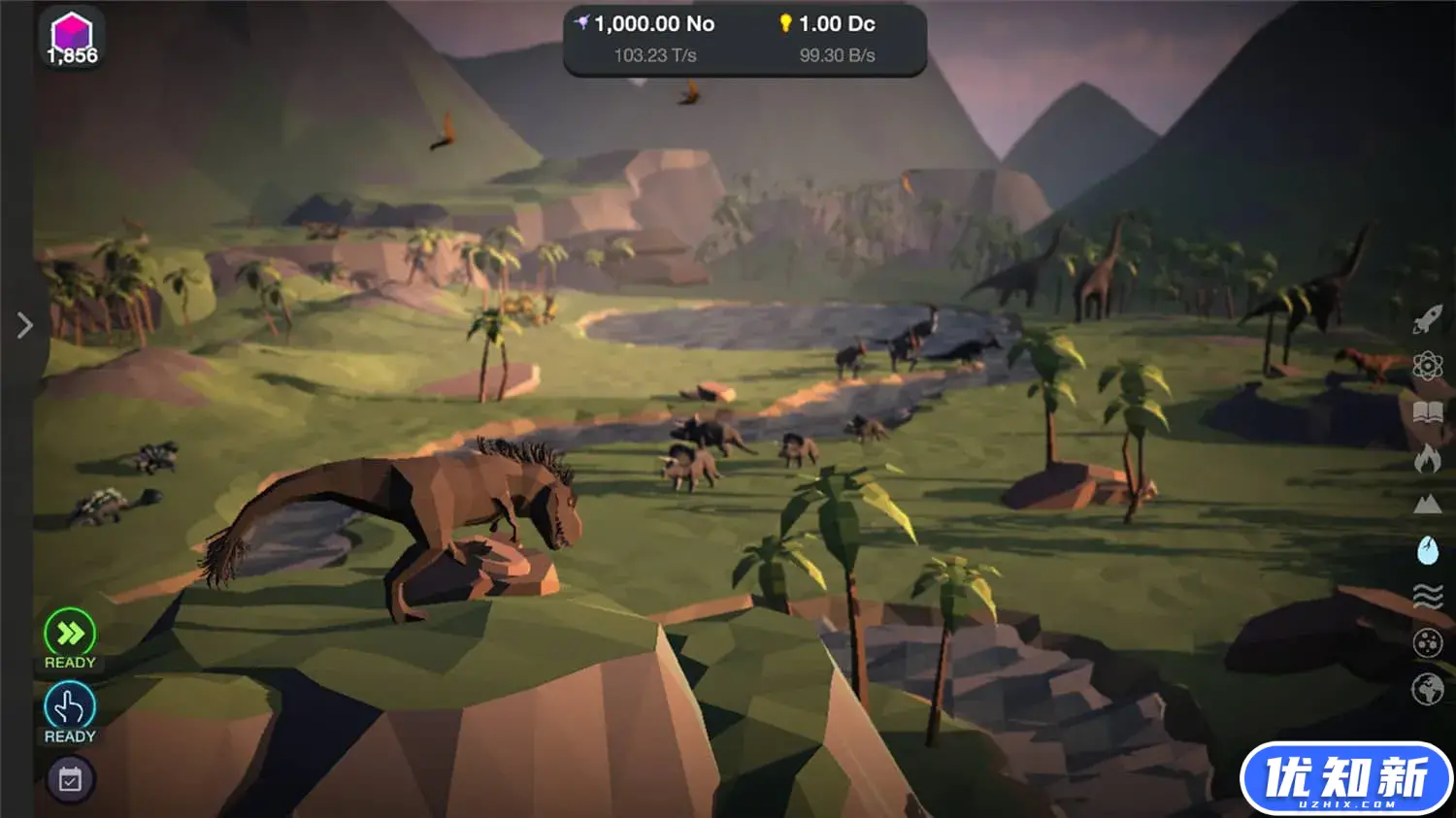
Task: Open the book icon in the side menu
Action: (x=1427, y=412)
